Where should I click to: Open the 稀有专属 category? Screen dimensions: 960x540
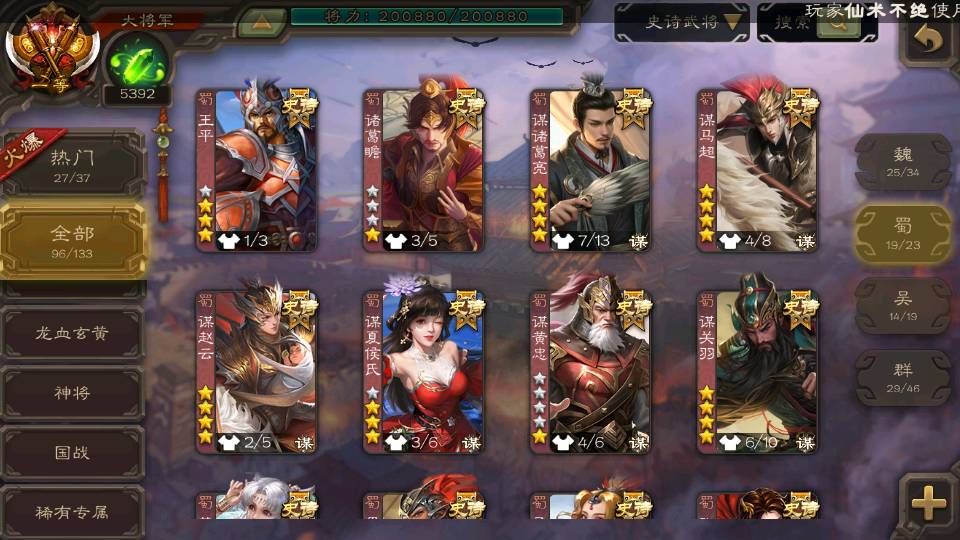click(72, 512)
